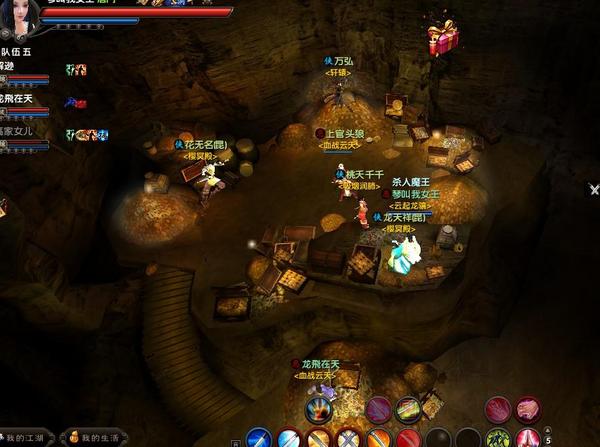
Task: Click the crossed swords icon at right edge
Action: 594,188
